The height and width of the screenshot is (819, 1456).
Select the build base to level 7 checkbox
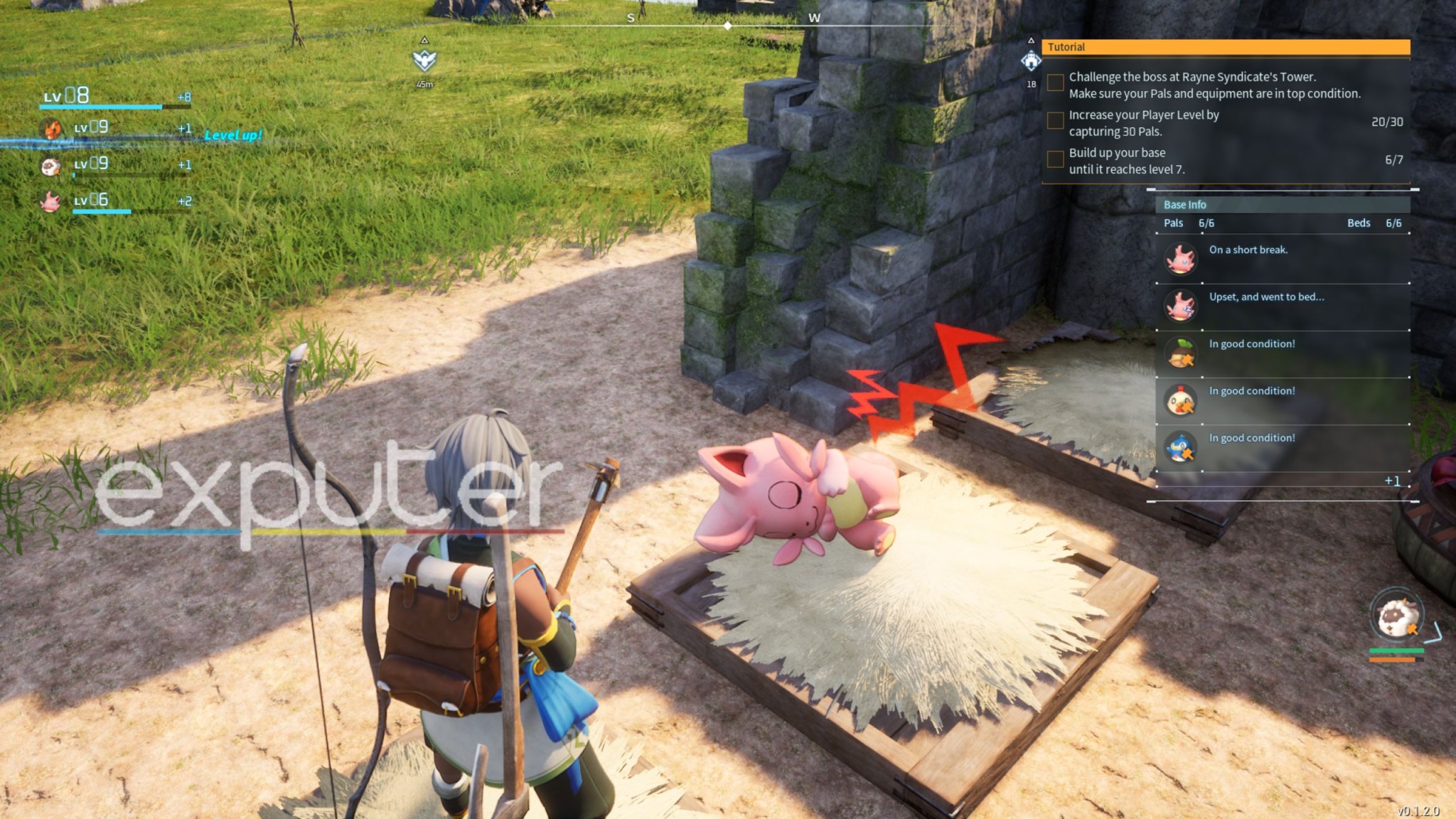pos(1055,159)
